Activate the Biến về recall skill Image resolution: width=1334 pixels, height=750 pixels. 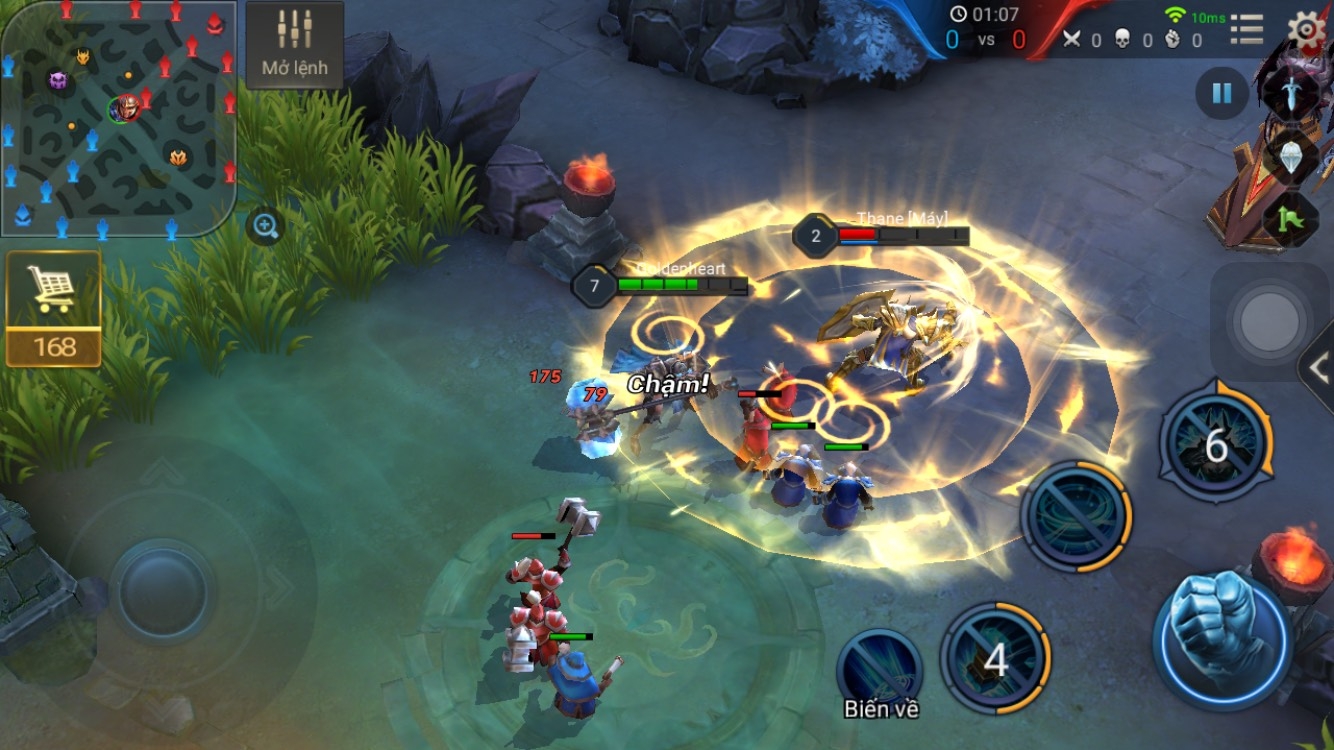pos(880,665)
